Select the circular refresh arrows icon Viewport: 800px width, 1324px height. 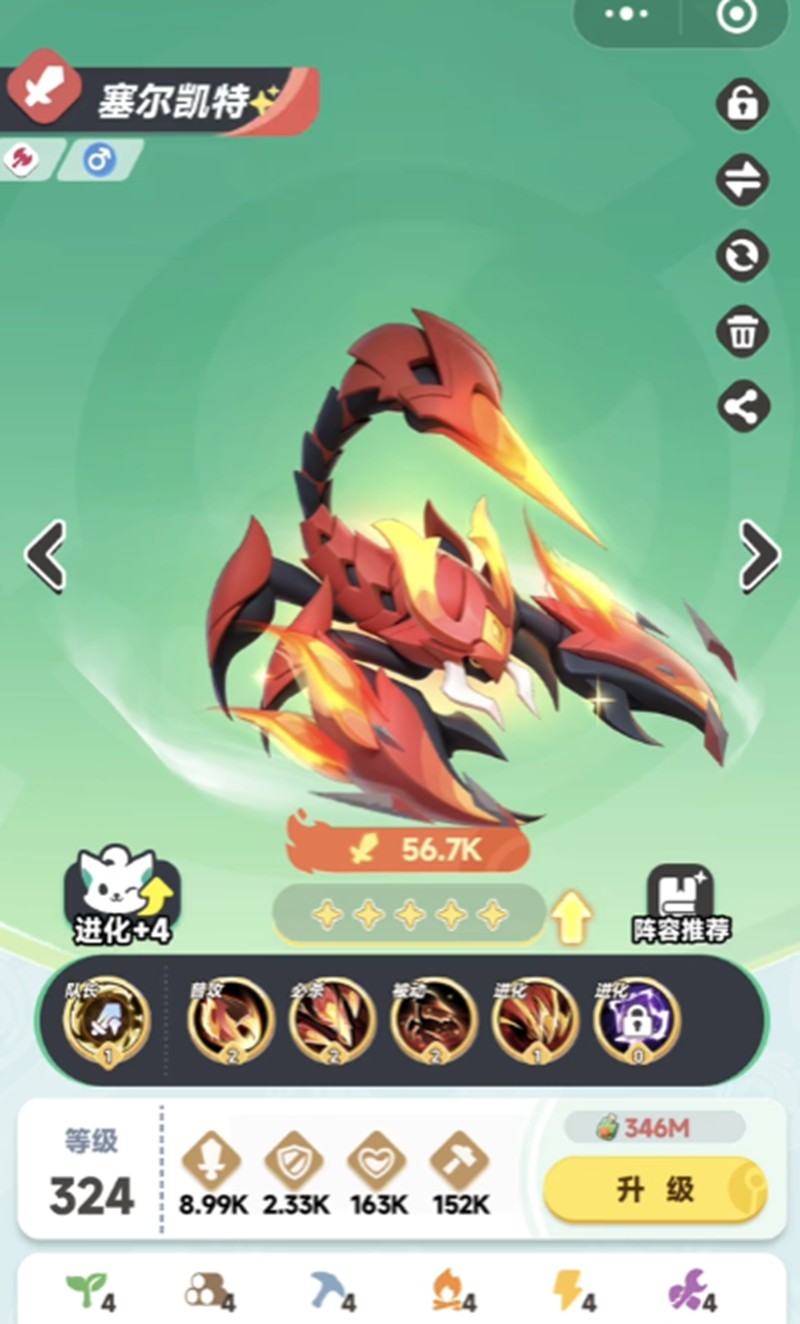point(743,256)
